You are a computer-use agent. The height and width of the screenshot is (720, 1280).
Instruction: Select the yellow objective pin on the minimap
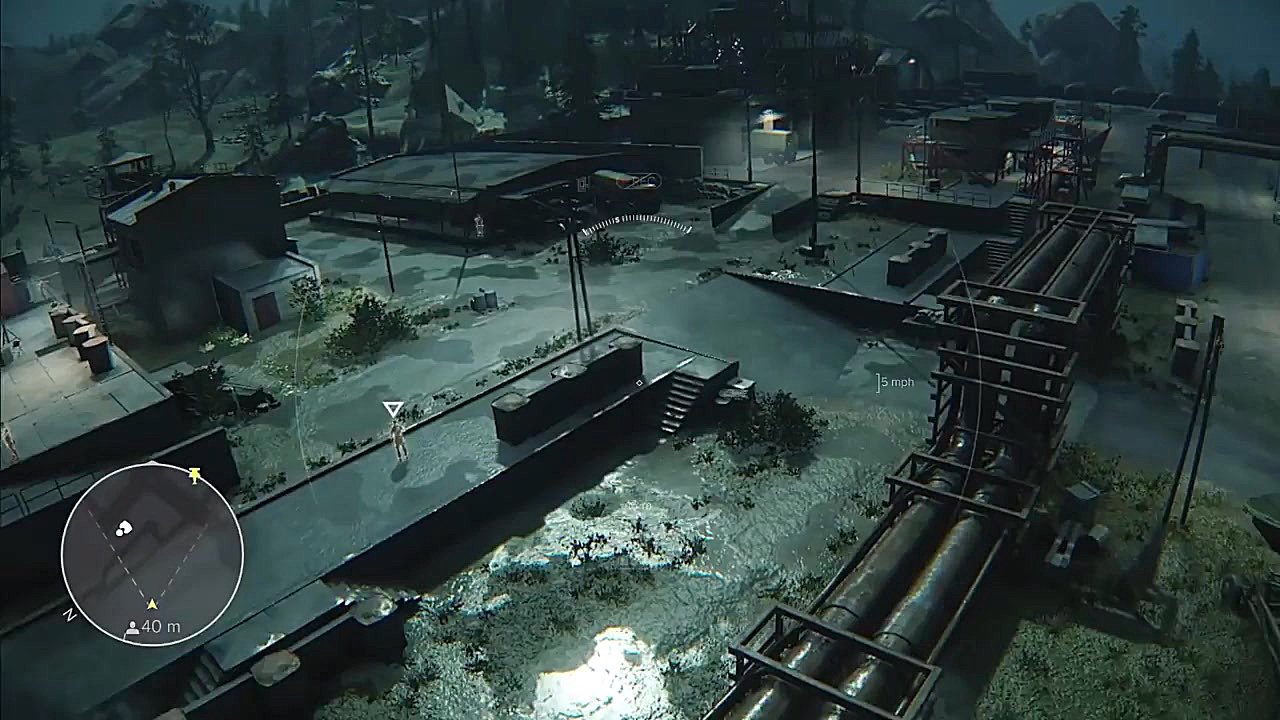click(x=195, y=475)
